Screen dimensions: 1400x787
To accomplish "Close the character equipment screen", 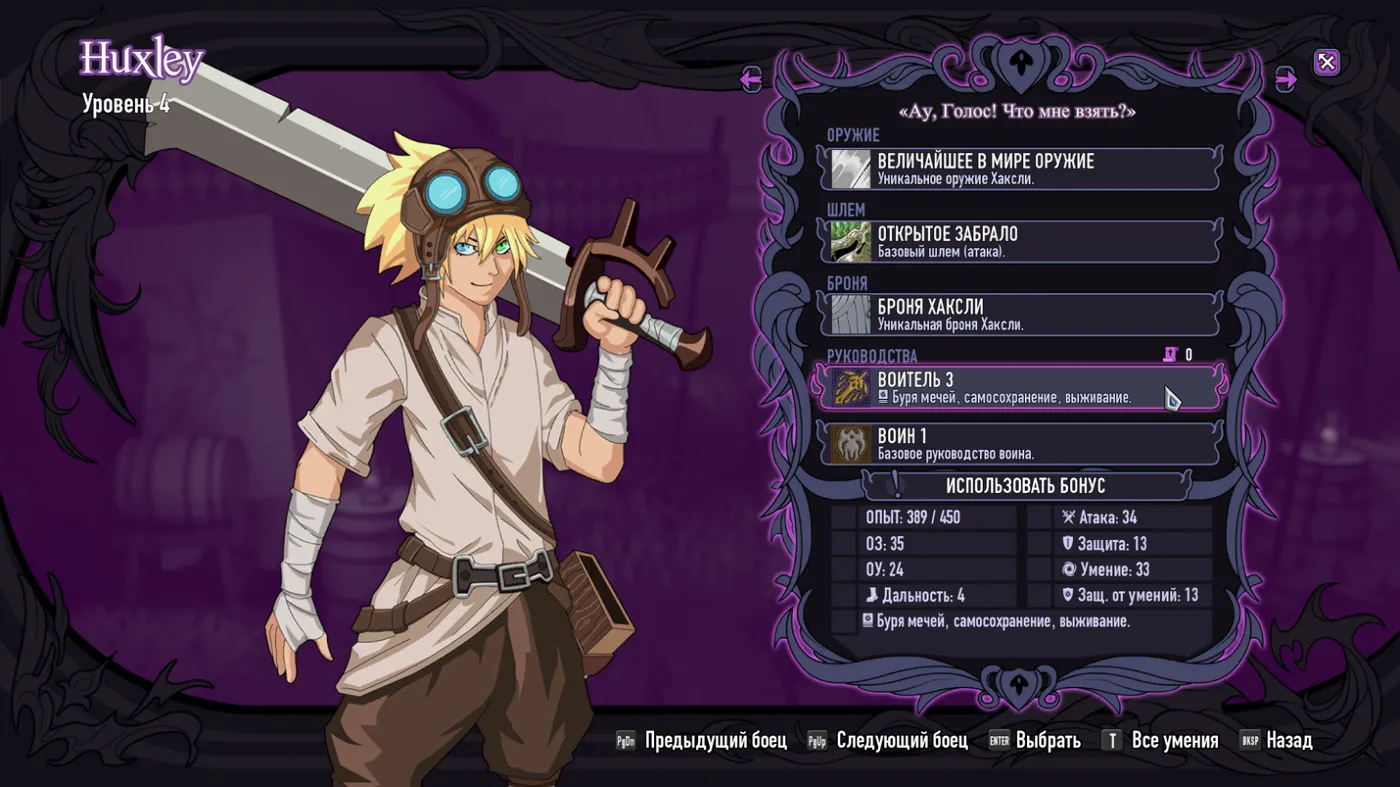I will click(1326, 63).
